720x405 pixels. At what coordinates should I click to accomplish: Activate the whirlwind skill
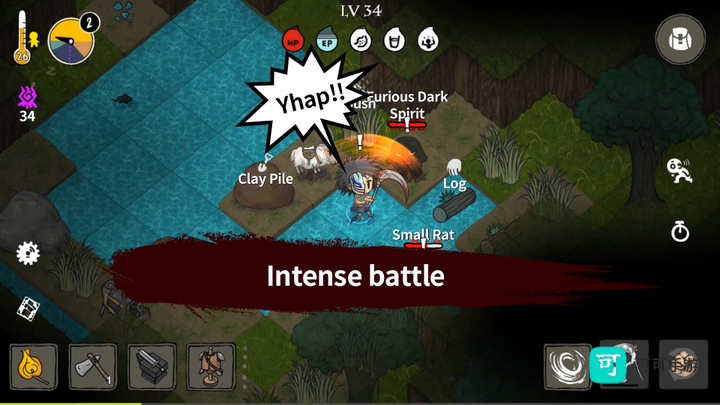567,367
